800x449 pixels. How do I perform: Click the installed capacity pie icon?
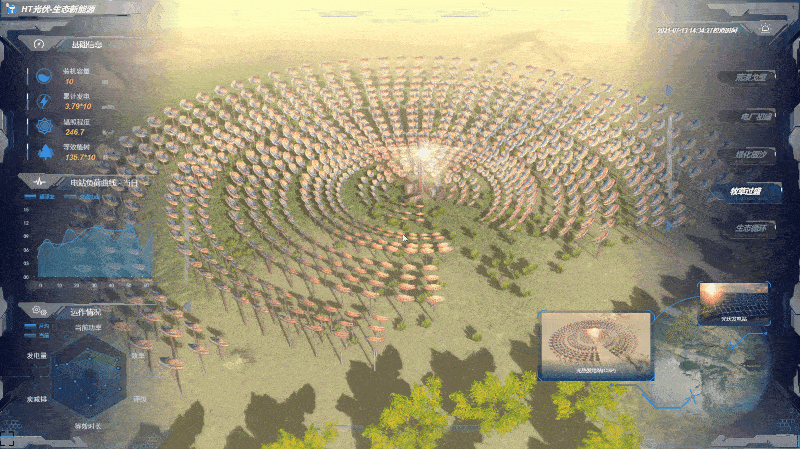pos(45,77)
